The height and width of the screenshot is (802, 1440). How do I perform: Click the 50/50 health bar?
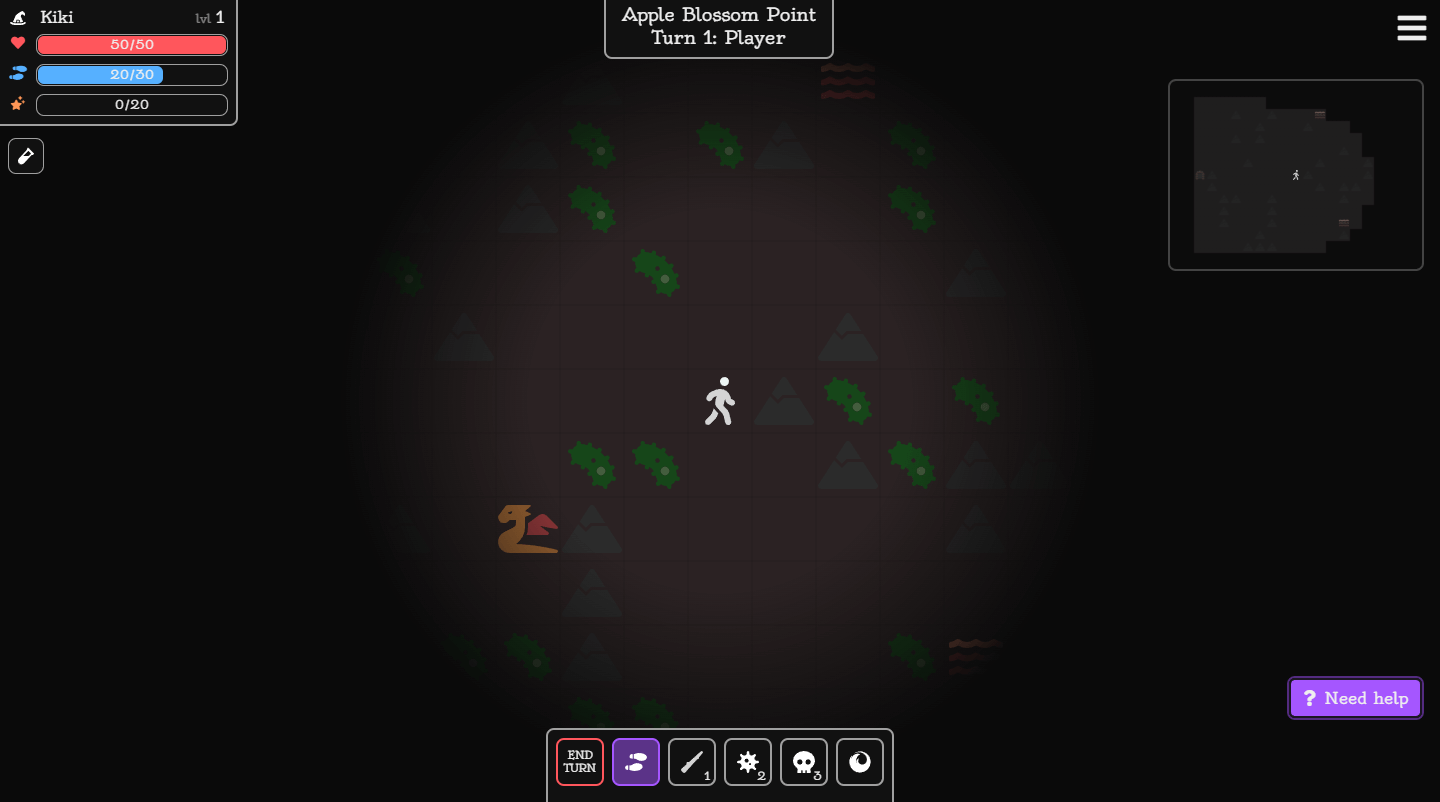pos(131,44)
